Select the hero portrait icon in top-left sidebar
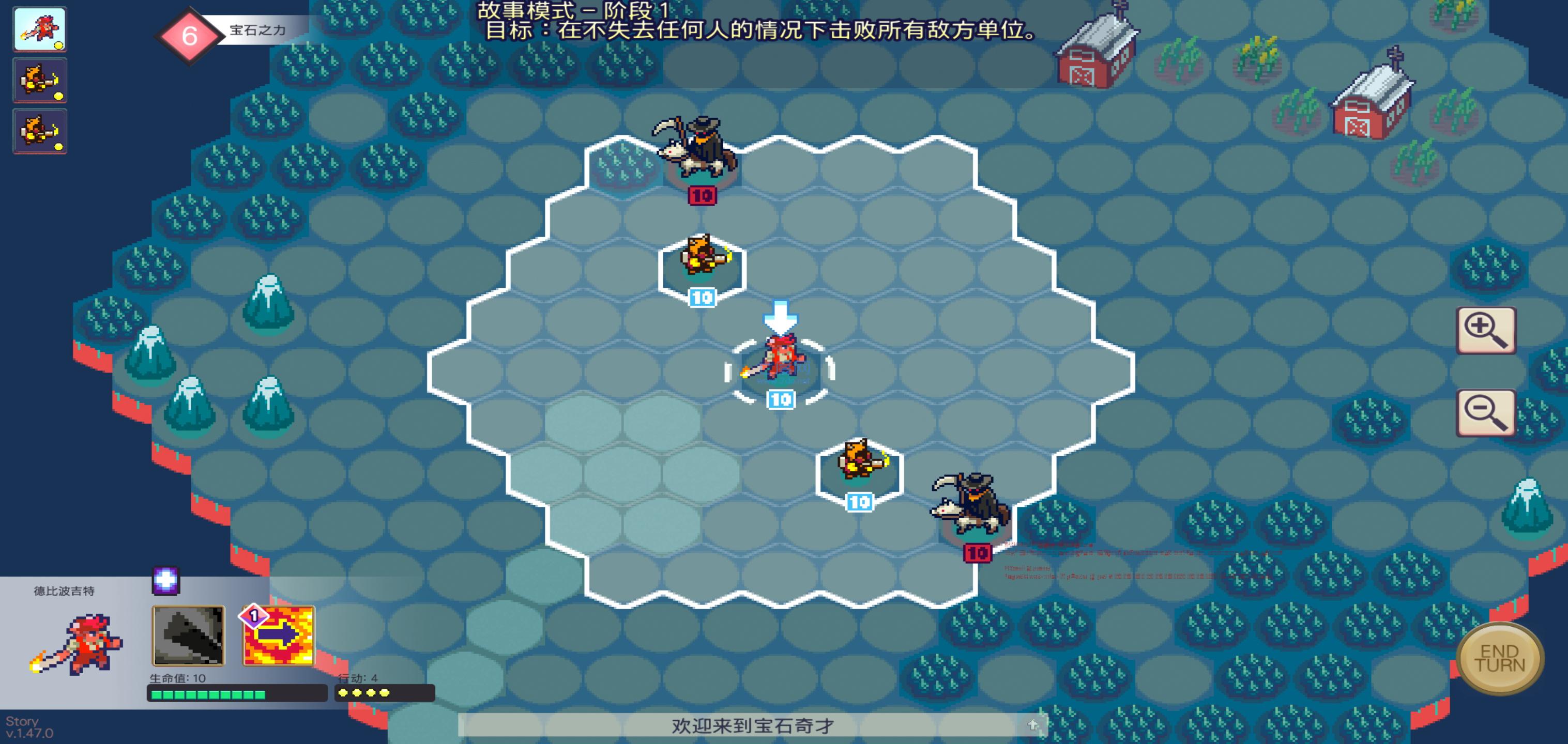This screenshot has width=1568, height=744. click(x=39, y=30)
